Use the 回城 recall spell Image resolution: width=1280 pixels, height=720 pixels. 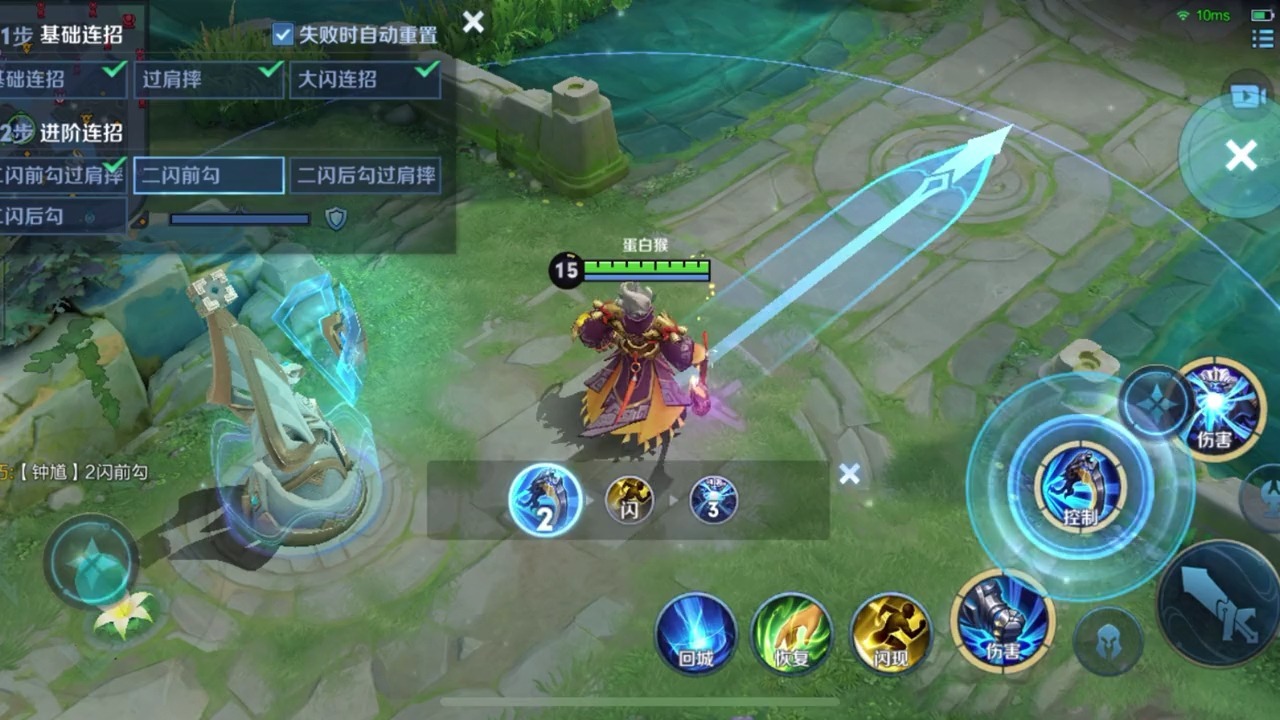(x=696, y=633)
